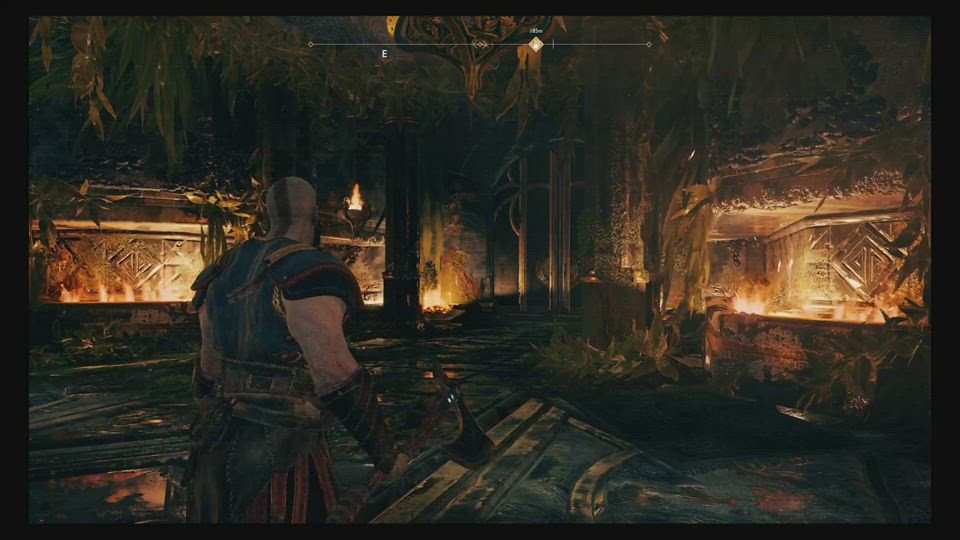960x540 pixels.
Task: Click the small outlined marker on the compass bar
Action: pyautogui.click(x=481, y=44)
